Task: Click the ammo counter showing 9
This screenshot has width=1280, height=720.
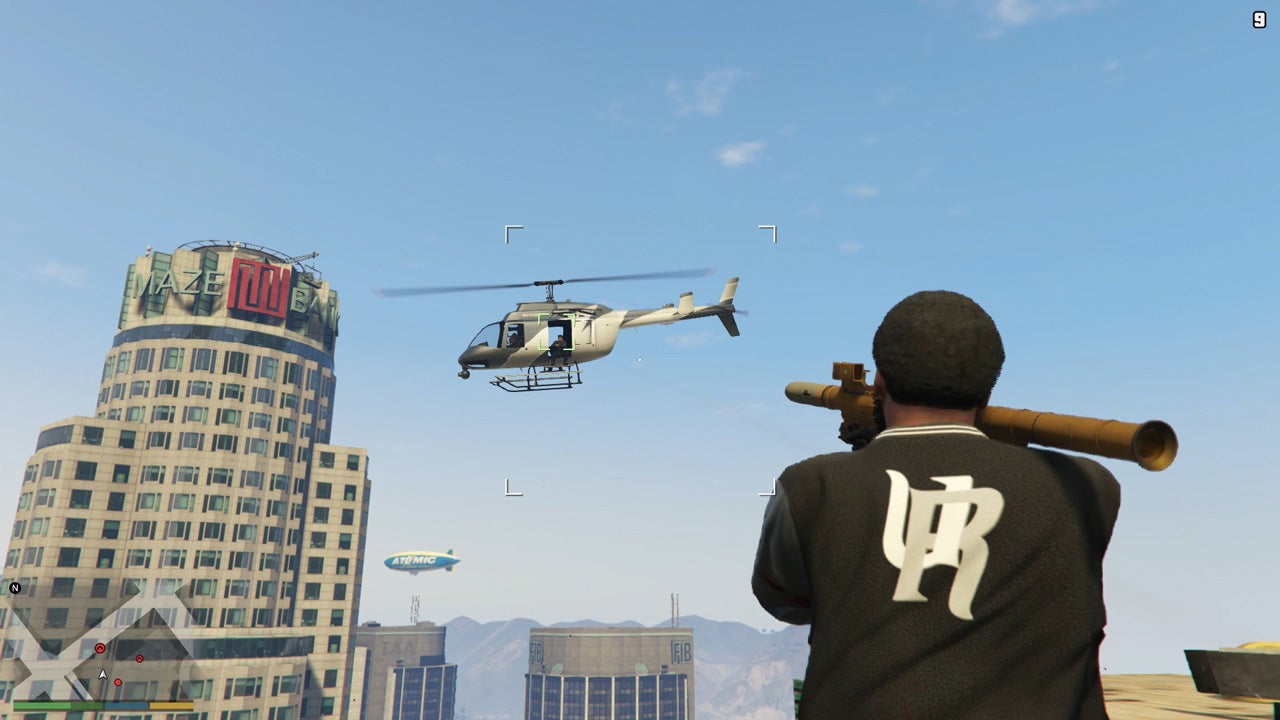Action: (1258, 18)
